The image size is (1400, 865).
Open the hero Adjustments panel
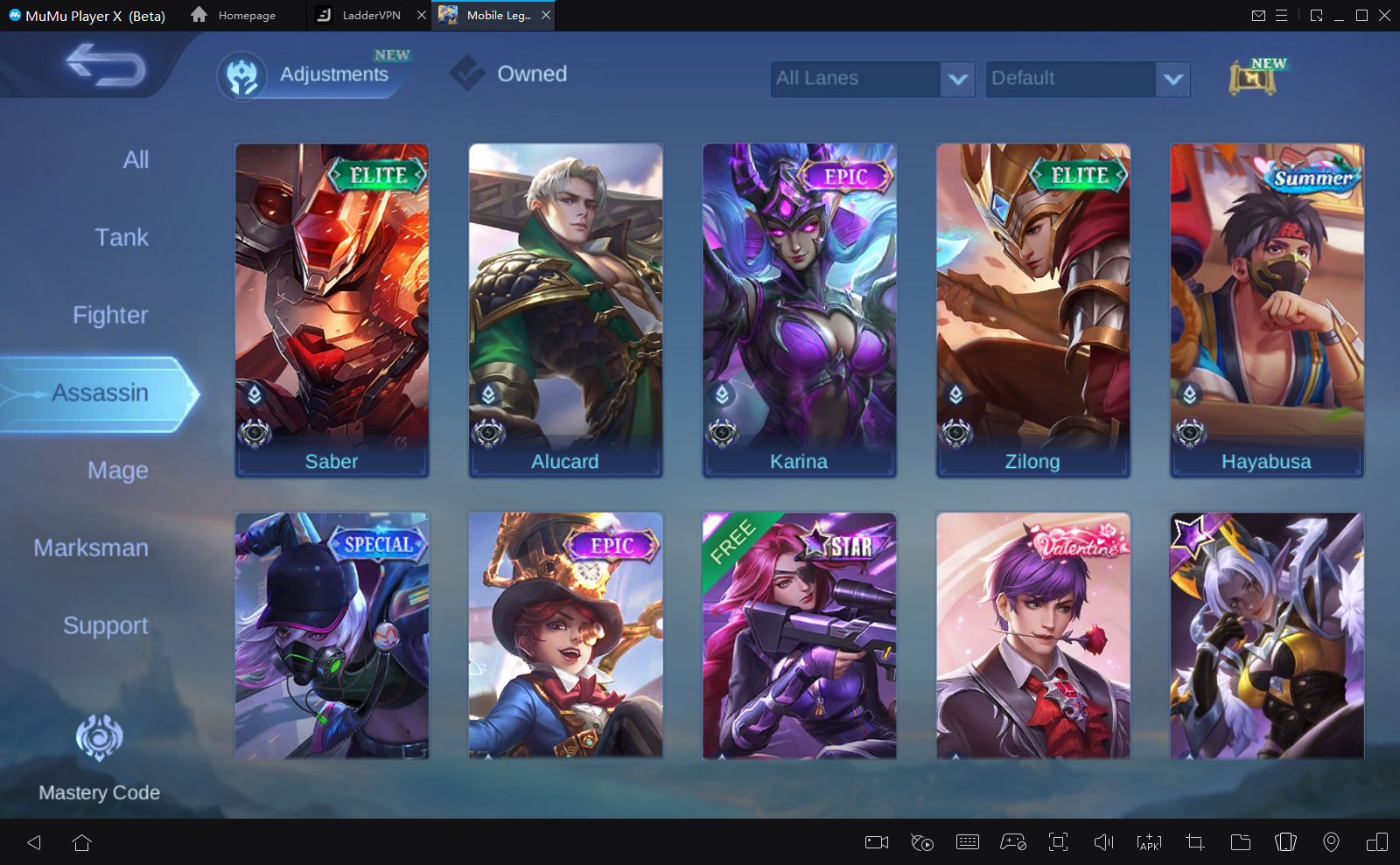tap(313, 75)
